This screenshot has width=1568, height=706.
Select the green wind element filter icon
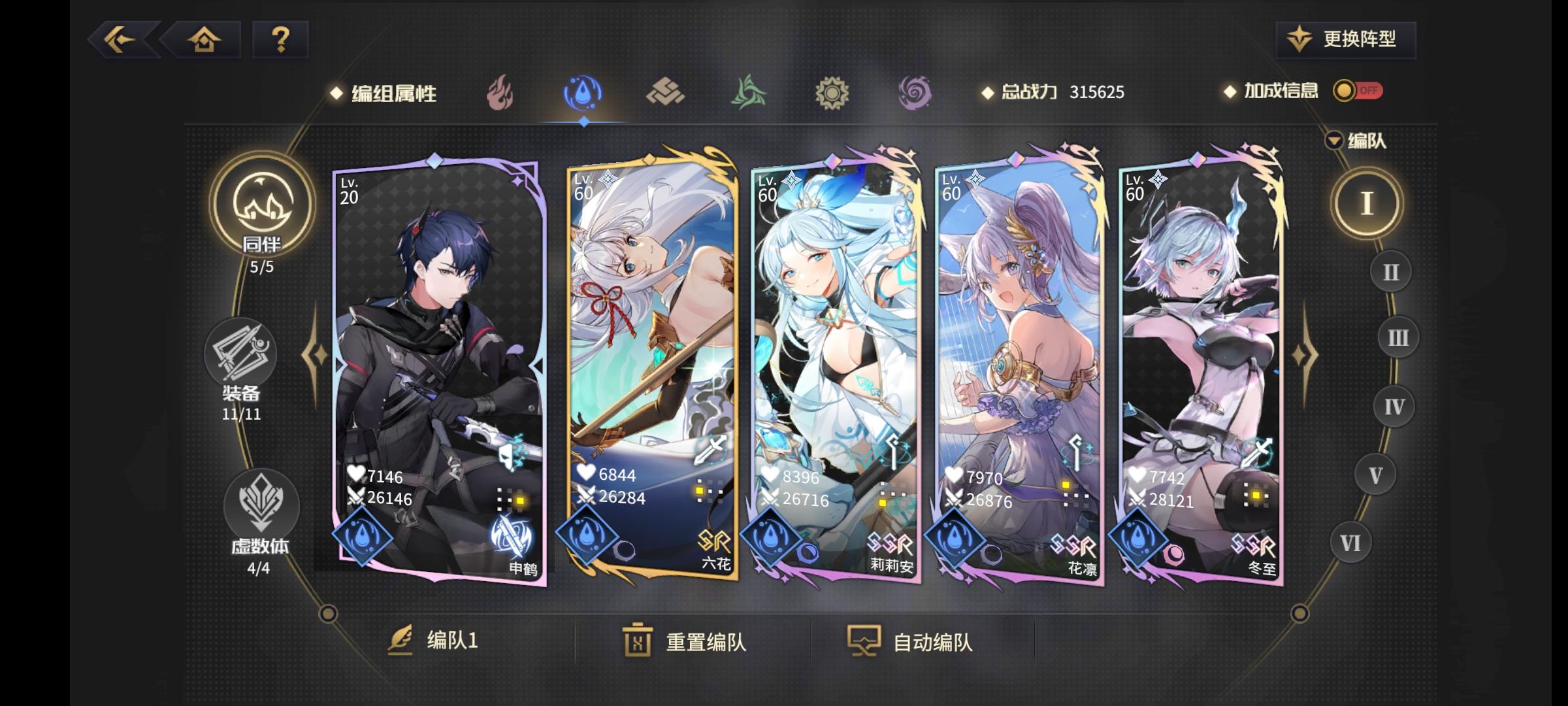tap(748, 92)
